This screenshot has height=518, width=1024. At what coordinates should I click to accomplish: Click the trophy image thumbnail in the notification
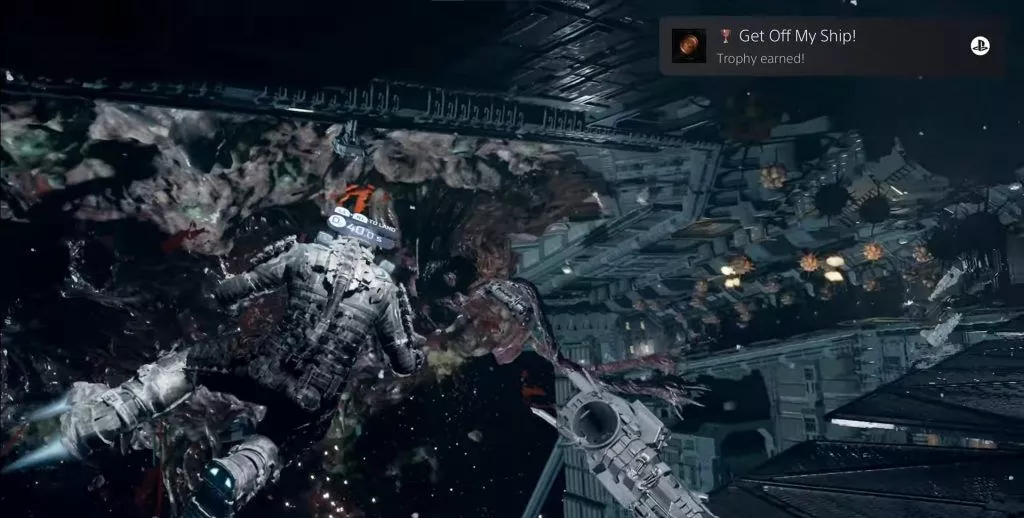click(689, 46)
